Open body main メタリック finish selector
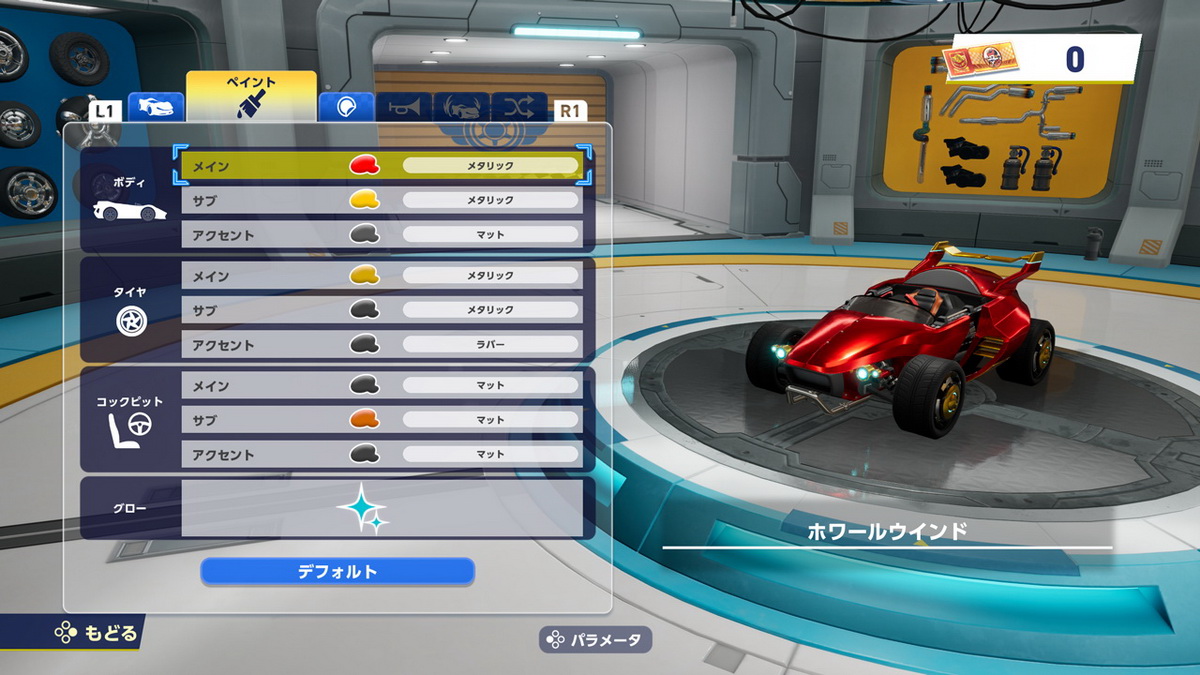Viewport: 1200px width, 675px height. point(490,165)
